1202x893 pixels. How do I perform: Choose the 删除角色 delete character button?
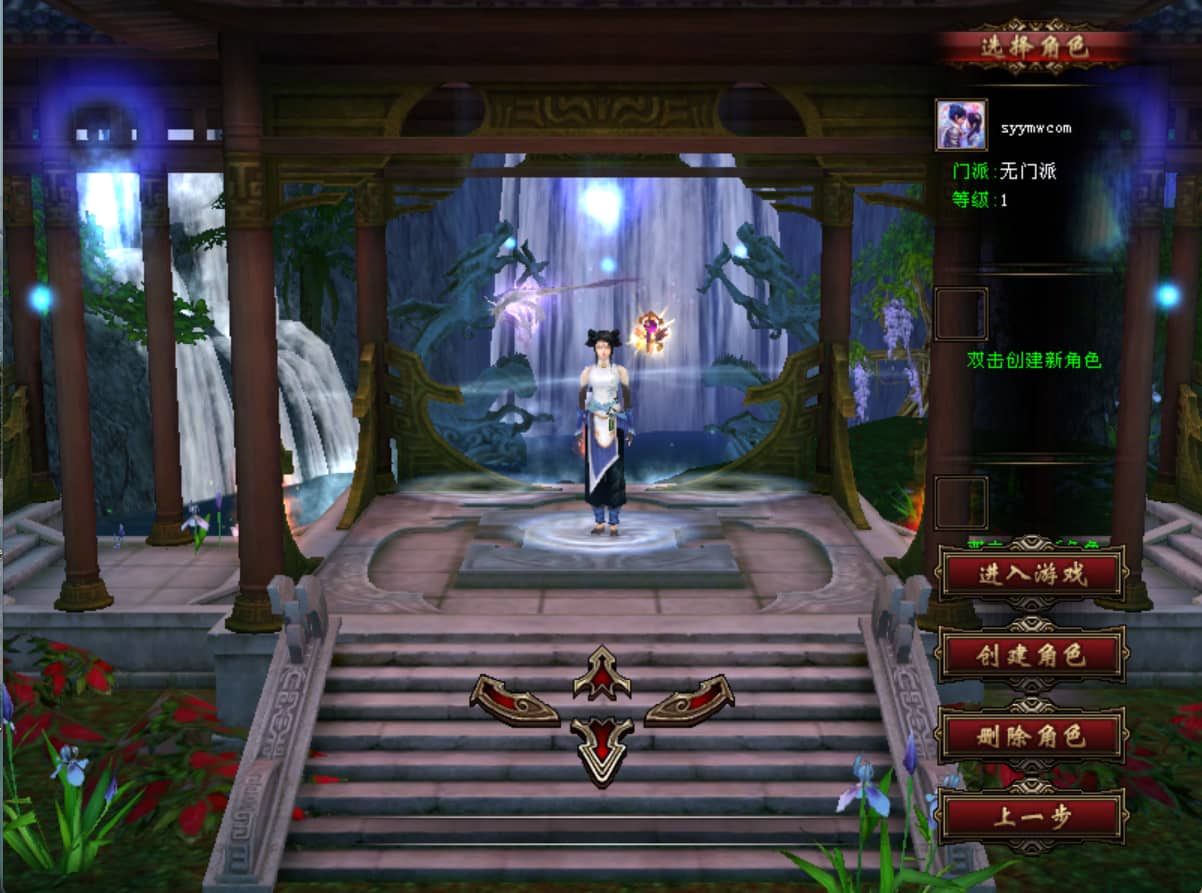(x=1031, y=737)
